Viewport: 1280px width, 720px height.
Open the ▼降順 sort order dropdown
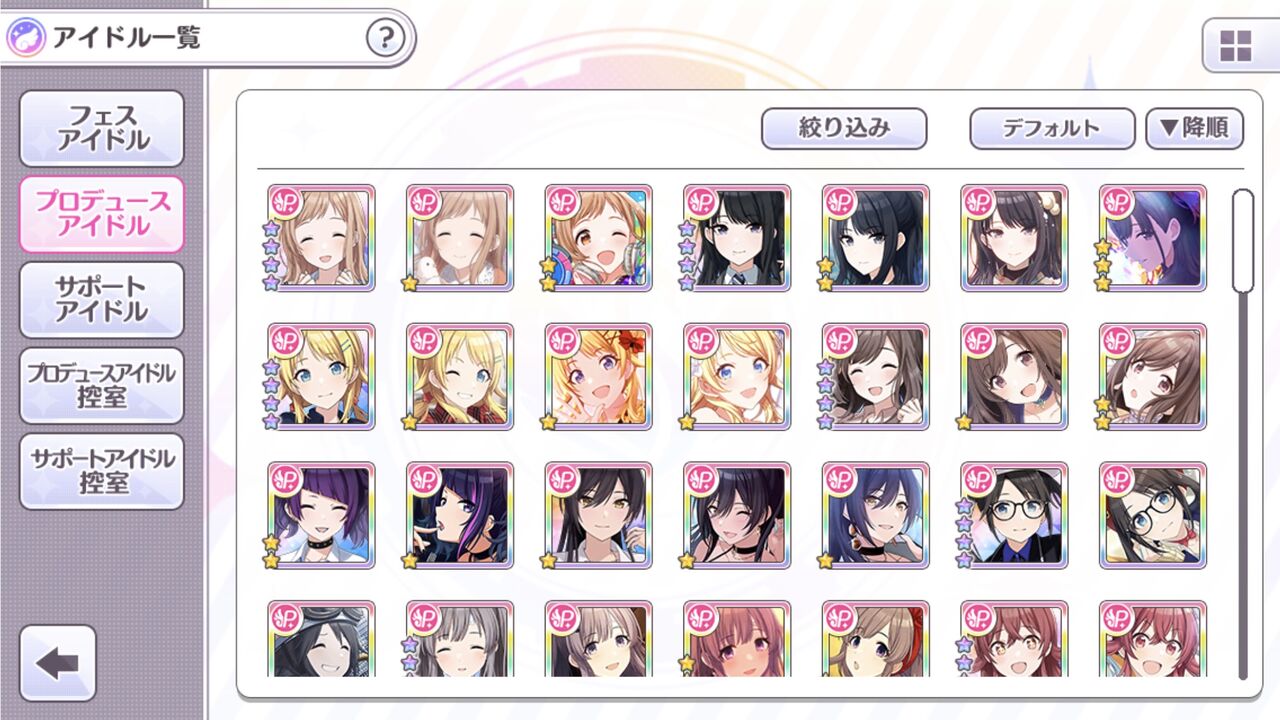click(1197, 129)
